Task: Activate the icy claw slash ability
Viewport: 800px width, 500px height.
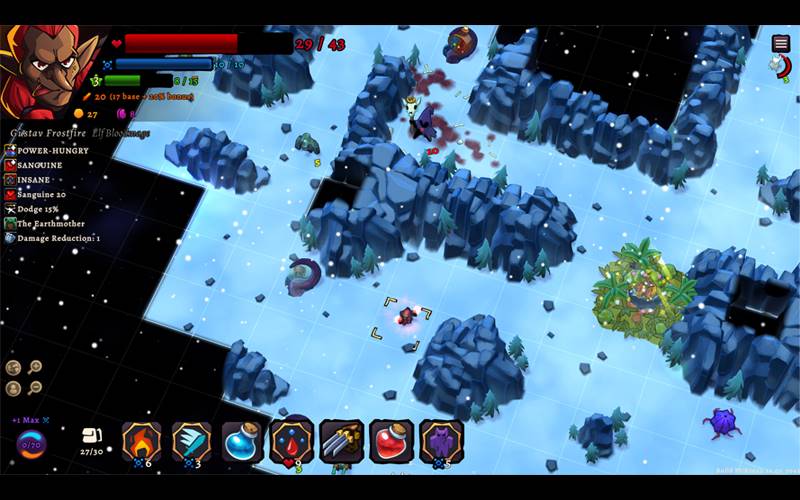Action: (191, 440)
